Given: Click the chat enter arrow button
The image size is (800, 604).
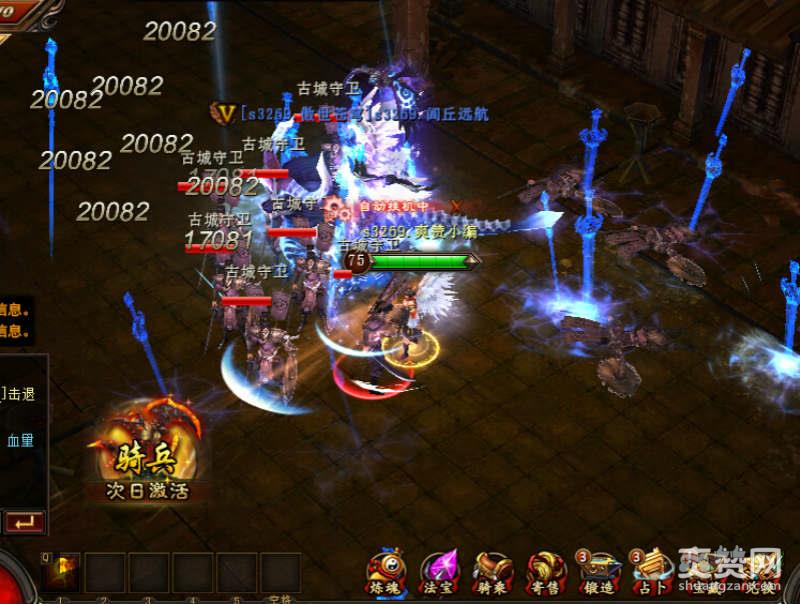Looking at the screenshot, I should point(24,521).
